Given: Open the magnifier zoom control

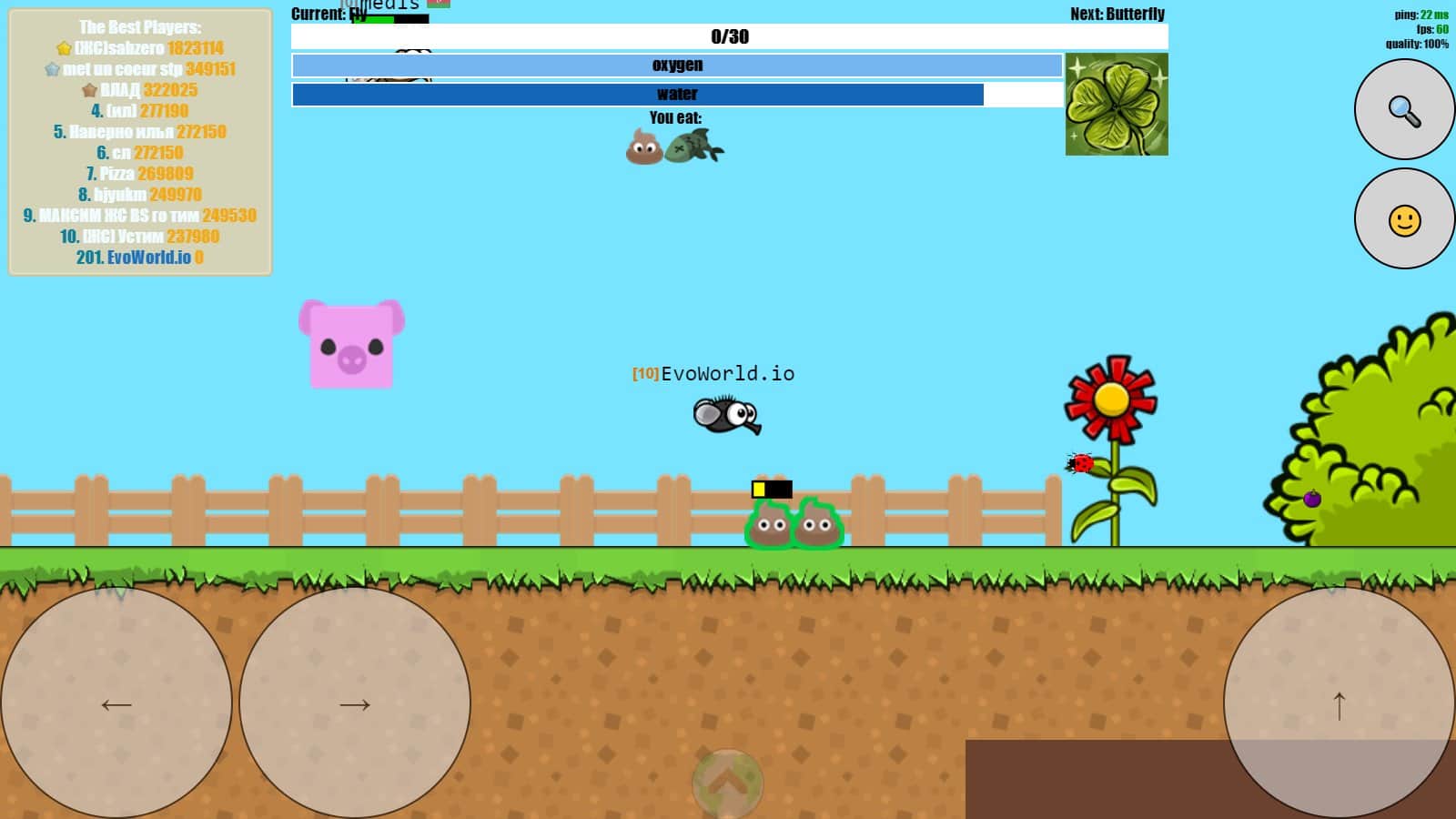Looking at the screenshot, I should click(x=1403, y=109).
